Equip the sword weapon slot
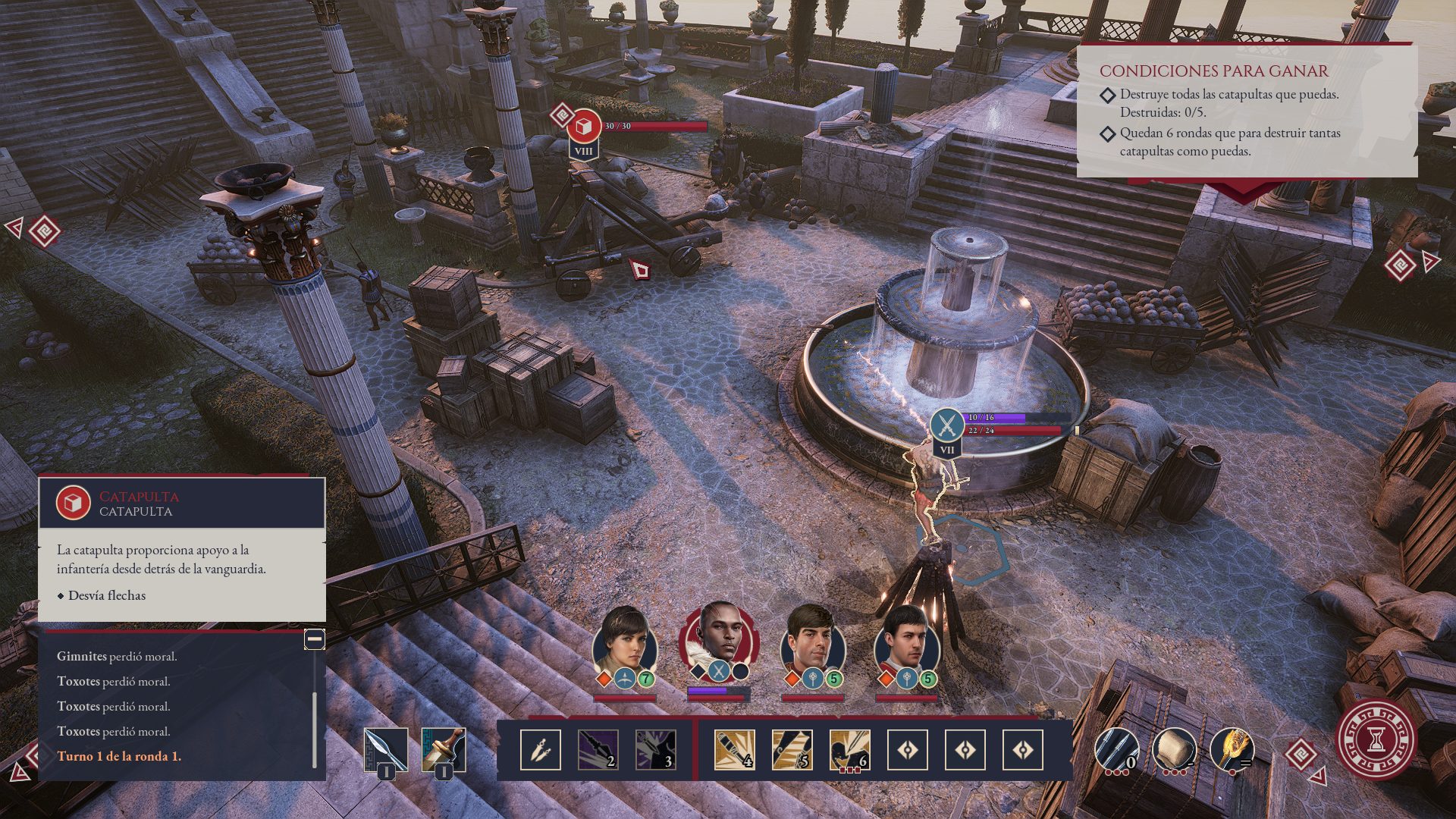The height and width of the screenshot is (819, 1456). pyautogui.click(x=444, y=749)
